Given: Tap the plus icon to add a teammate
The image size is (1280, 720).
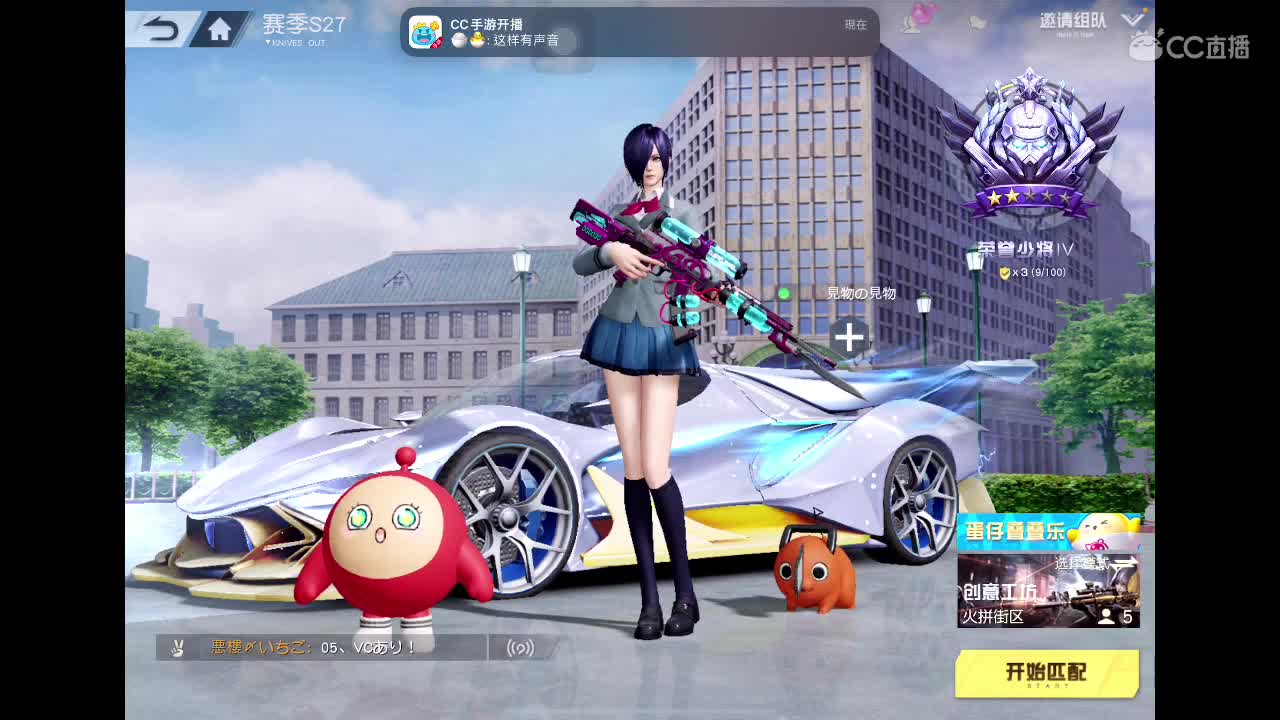Looking at the screenshot, I should (849, 337).
